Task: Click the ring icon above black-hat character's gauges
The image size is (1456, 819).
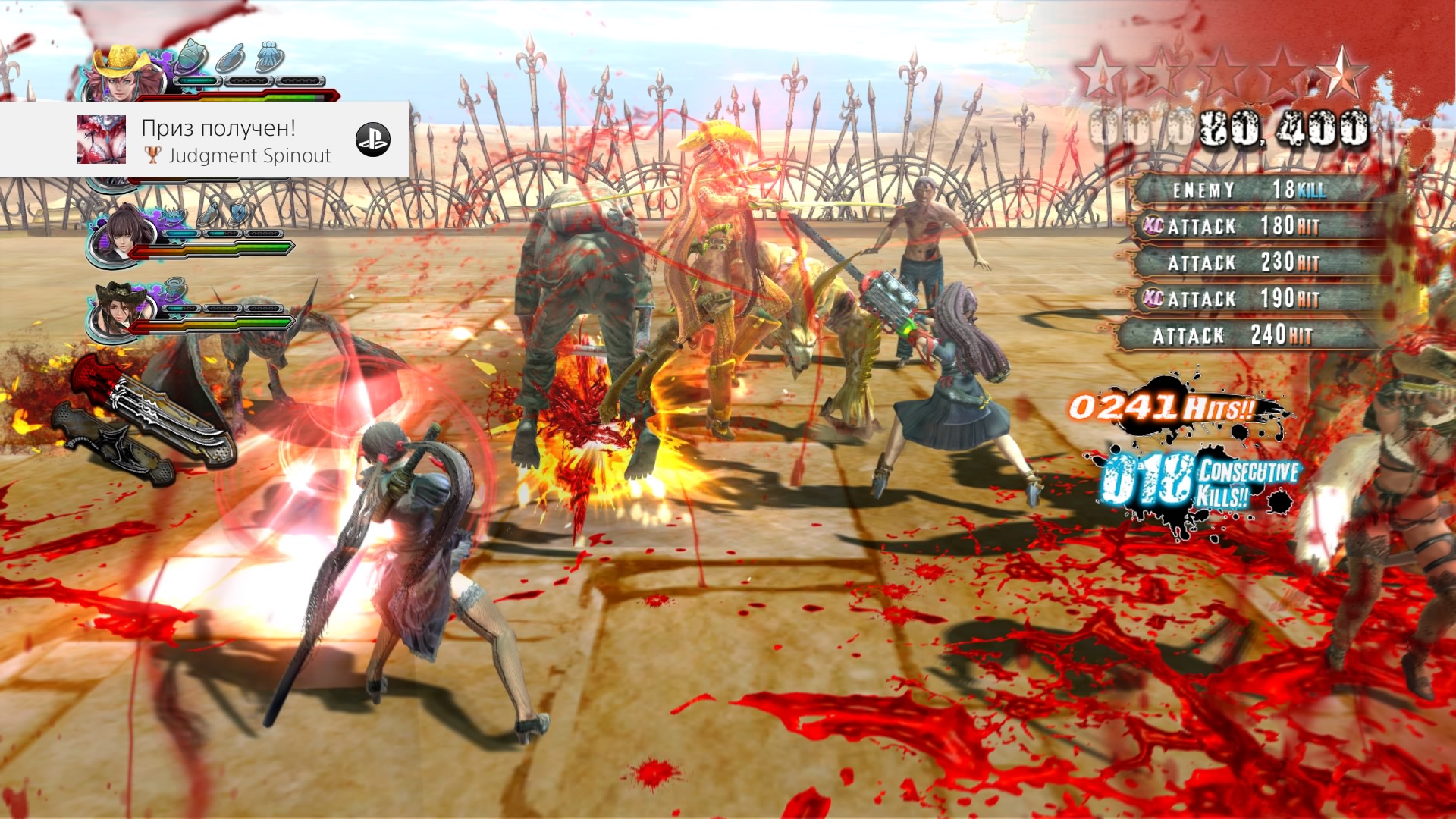Action: 176,289
